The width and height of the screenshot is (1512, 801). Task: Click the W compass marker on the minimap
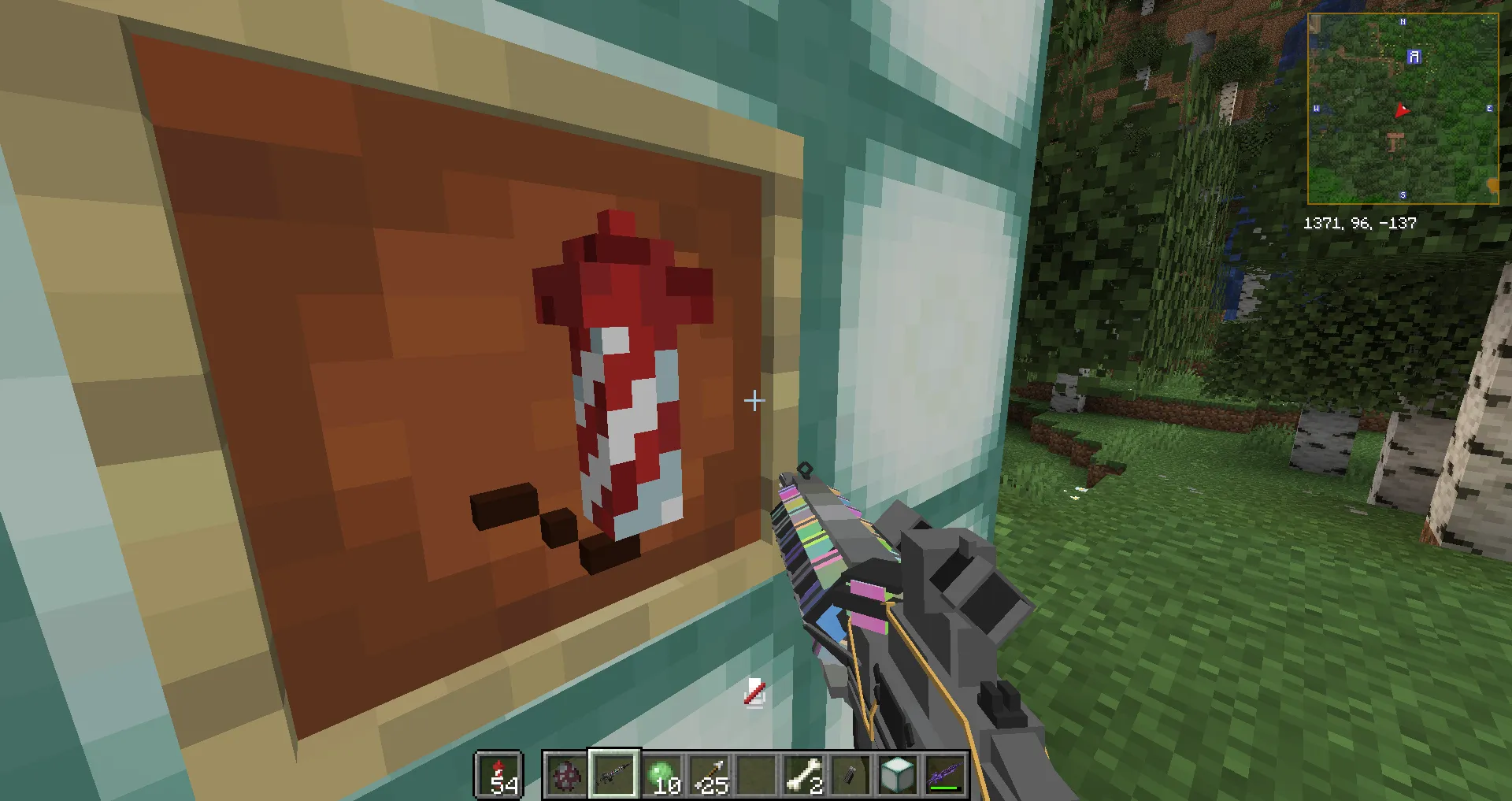[1317, 109]
